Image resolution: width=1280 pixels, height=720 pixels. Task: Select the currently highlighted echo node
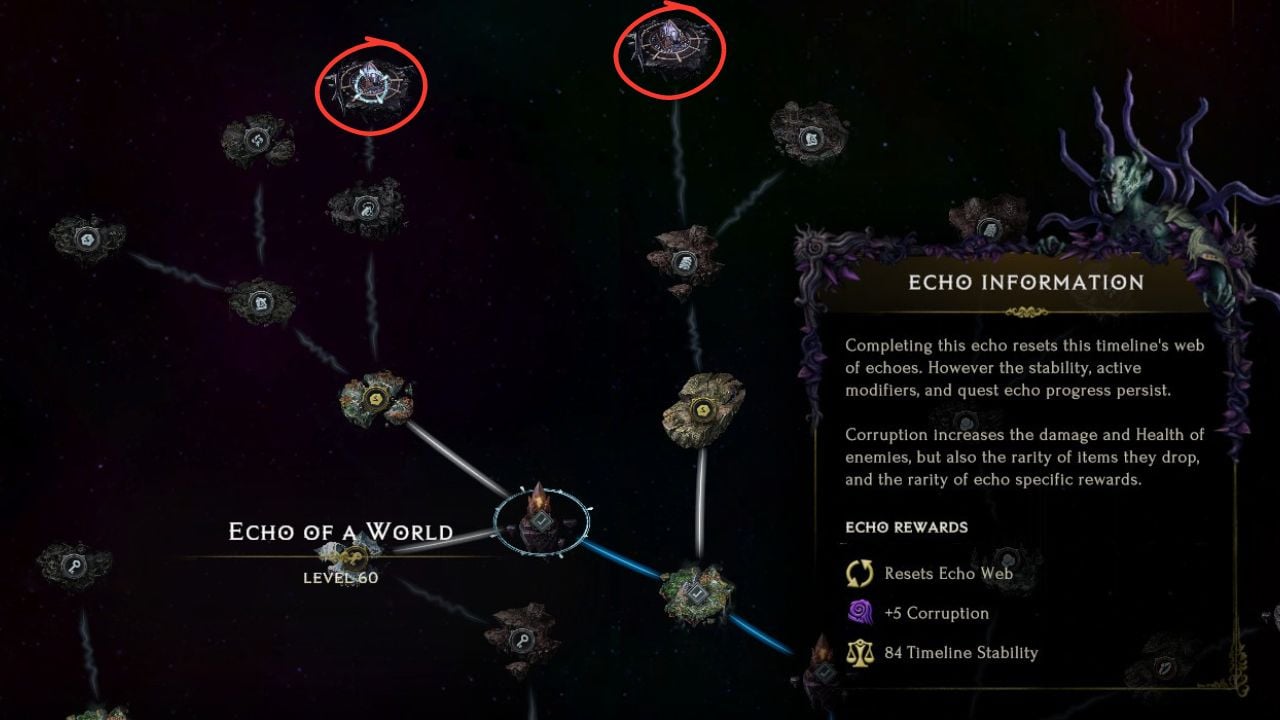[540, 518]
